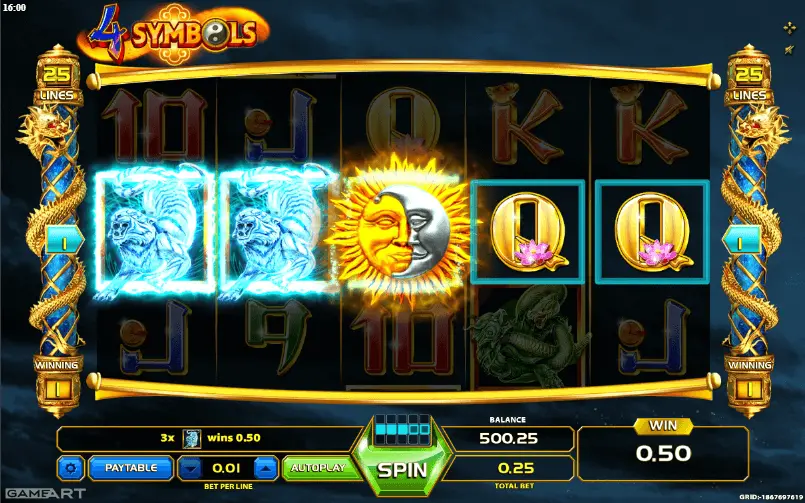Screen dimensions: 805x503
Task: Start AUTOPLAY mode
Action: (317, 467)
